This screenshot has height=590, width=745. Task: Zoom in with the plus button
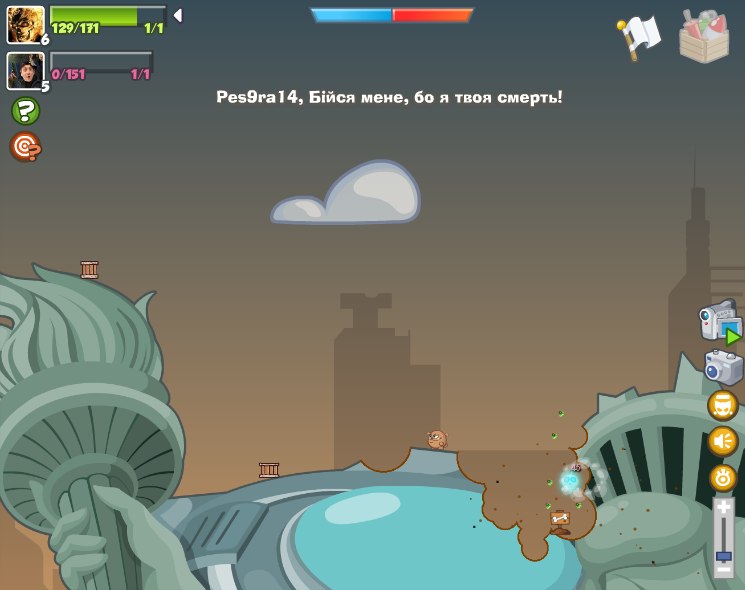pos(723,508)
